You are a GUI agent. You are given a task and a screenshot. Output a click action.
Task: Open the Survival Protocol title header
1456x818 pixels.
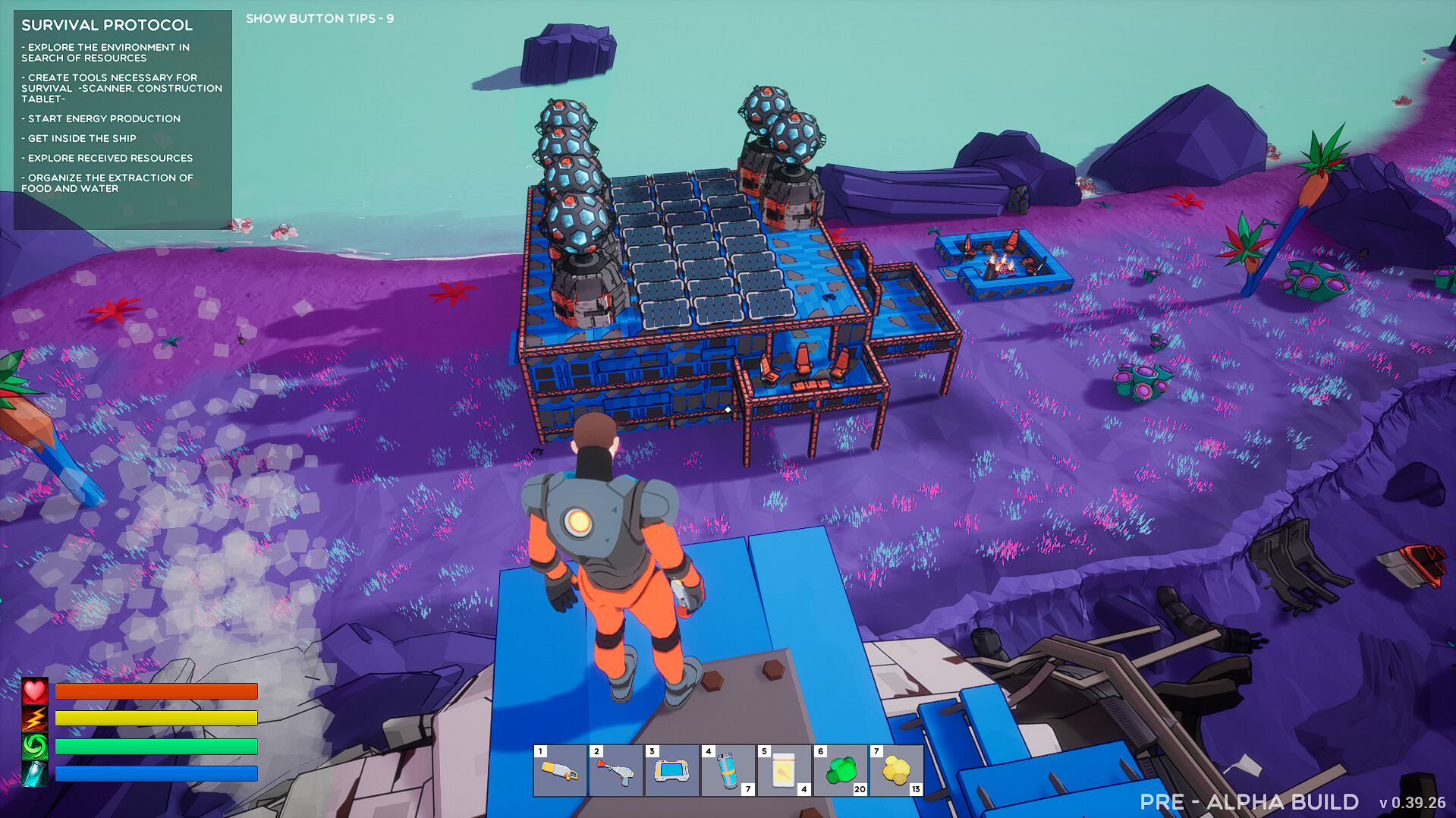(107, 25)
